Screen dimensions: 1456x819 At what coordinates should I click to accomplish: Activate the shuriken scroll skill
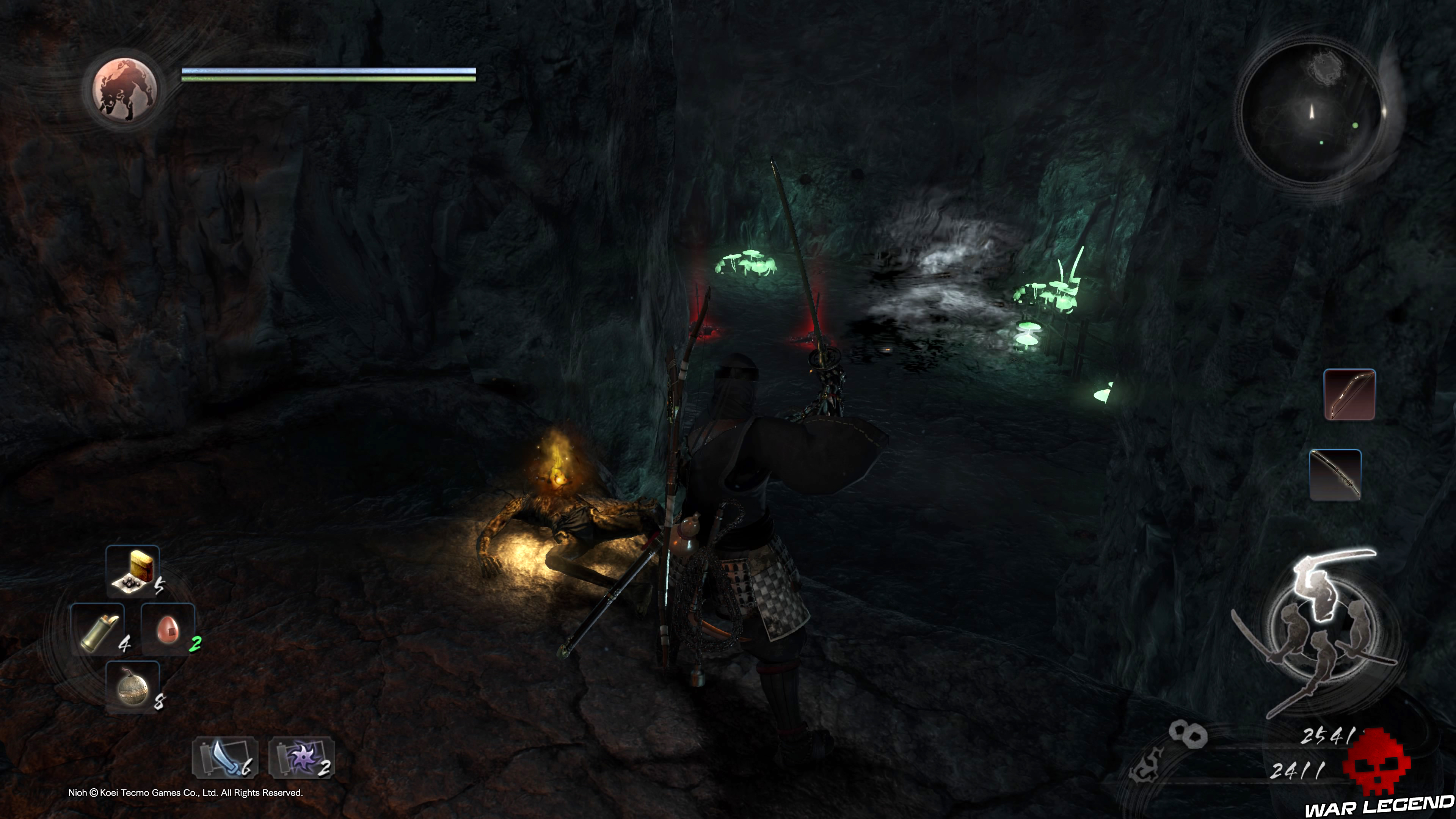[301, 758]
